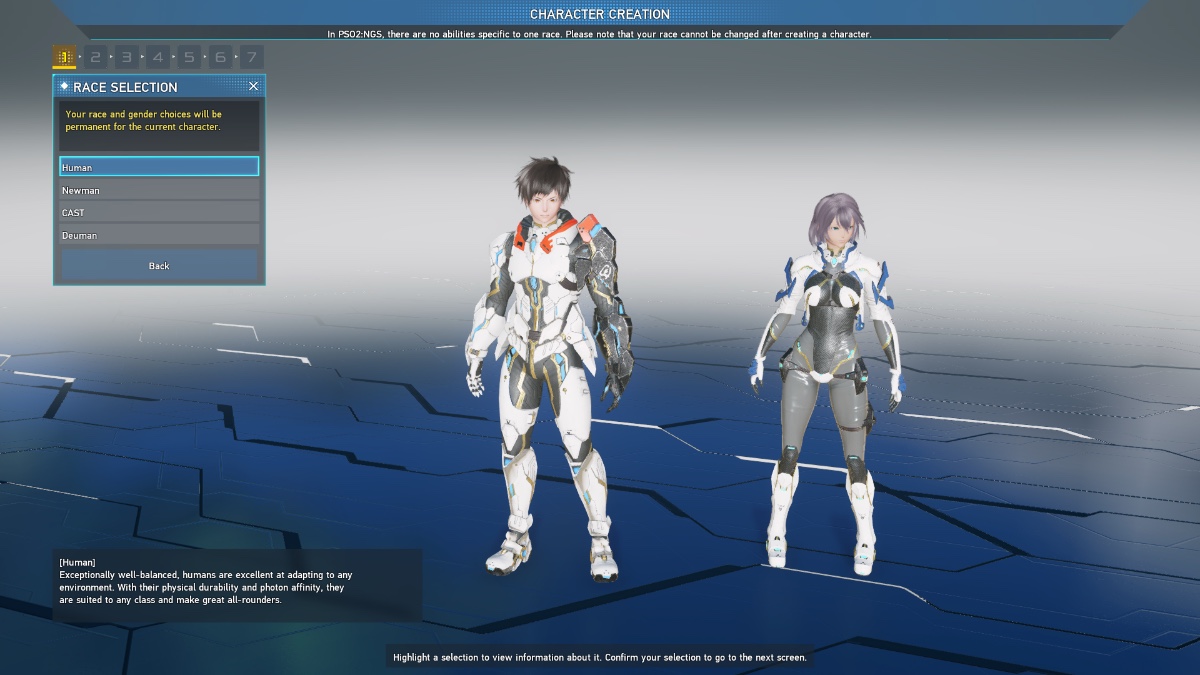Close the Race Selection panel
Image resolution: width=1200 pixels, height=675 pixels.
[253, 86]
